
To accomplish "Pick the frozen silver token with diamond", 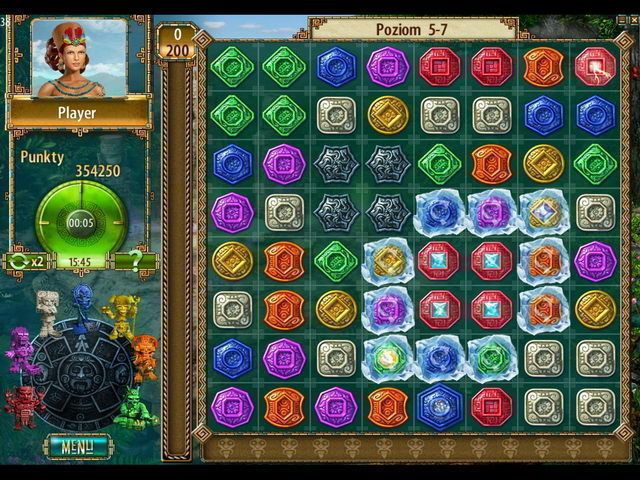I will (543, 212).
